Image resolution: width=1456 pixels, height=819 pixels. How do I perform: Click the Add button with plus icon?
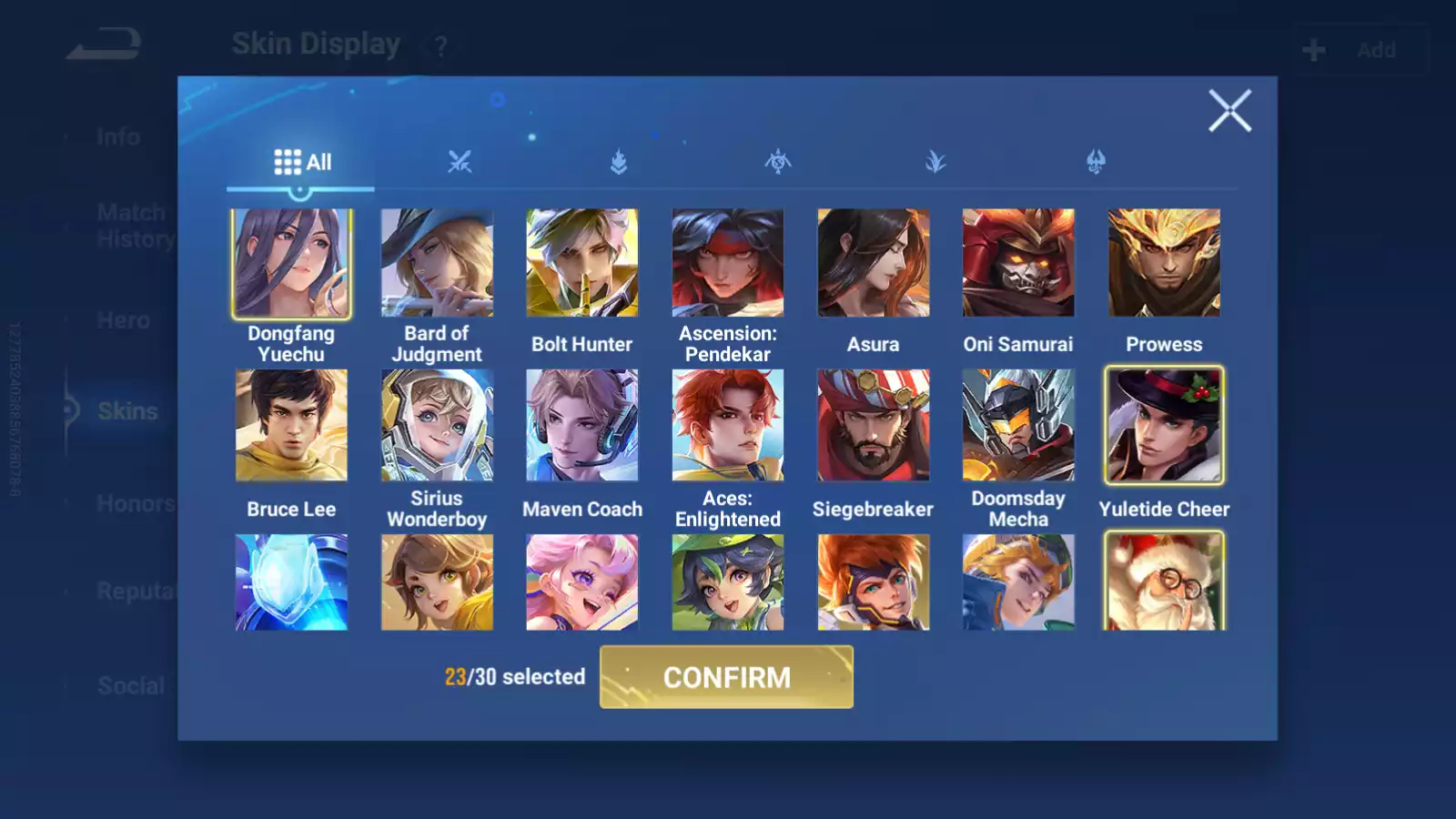point(1357,49)
